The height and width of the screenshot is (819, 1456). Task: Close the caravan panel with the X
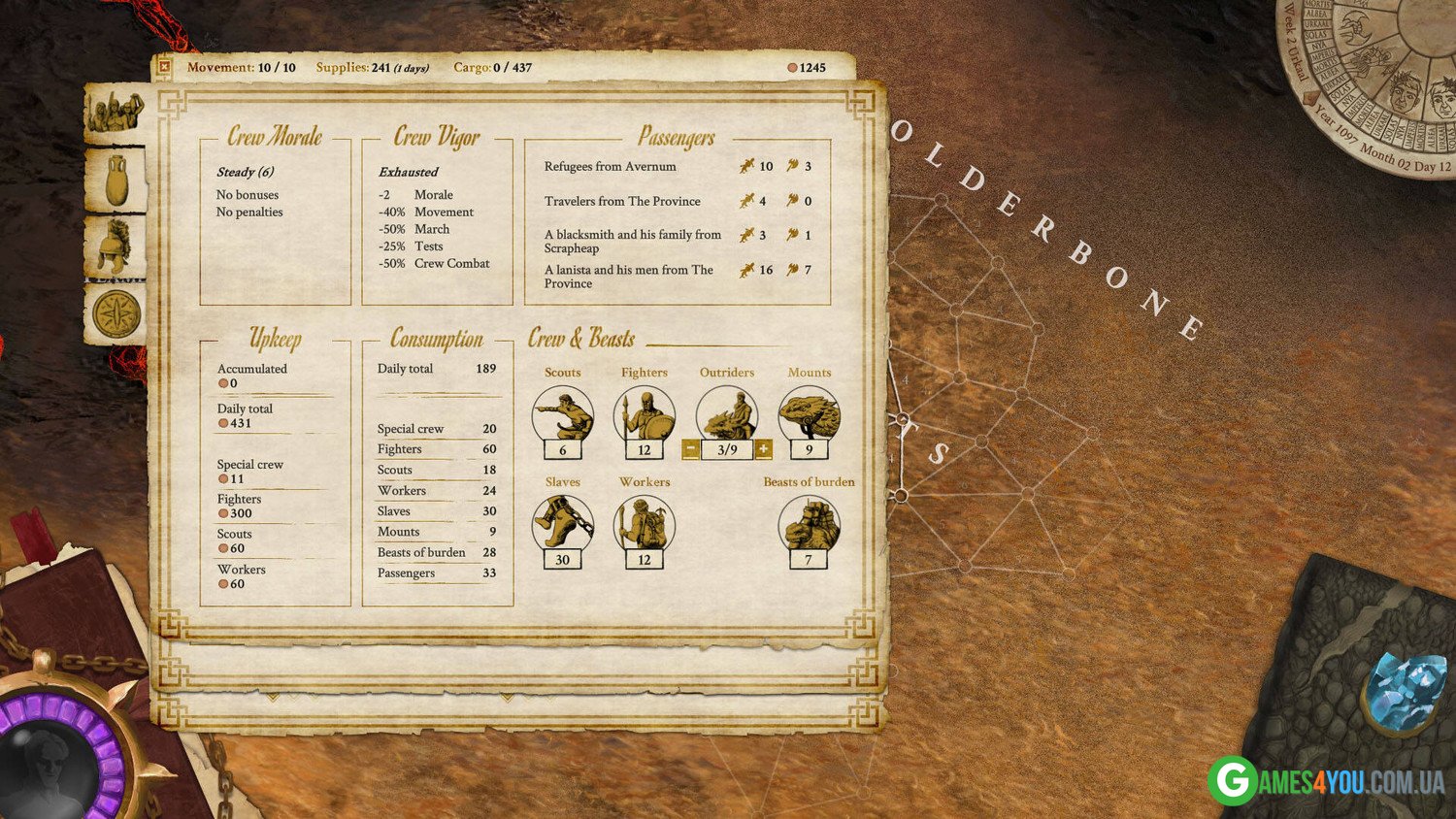click(164, 67)
